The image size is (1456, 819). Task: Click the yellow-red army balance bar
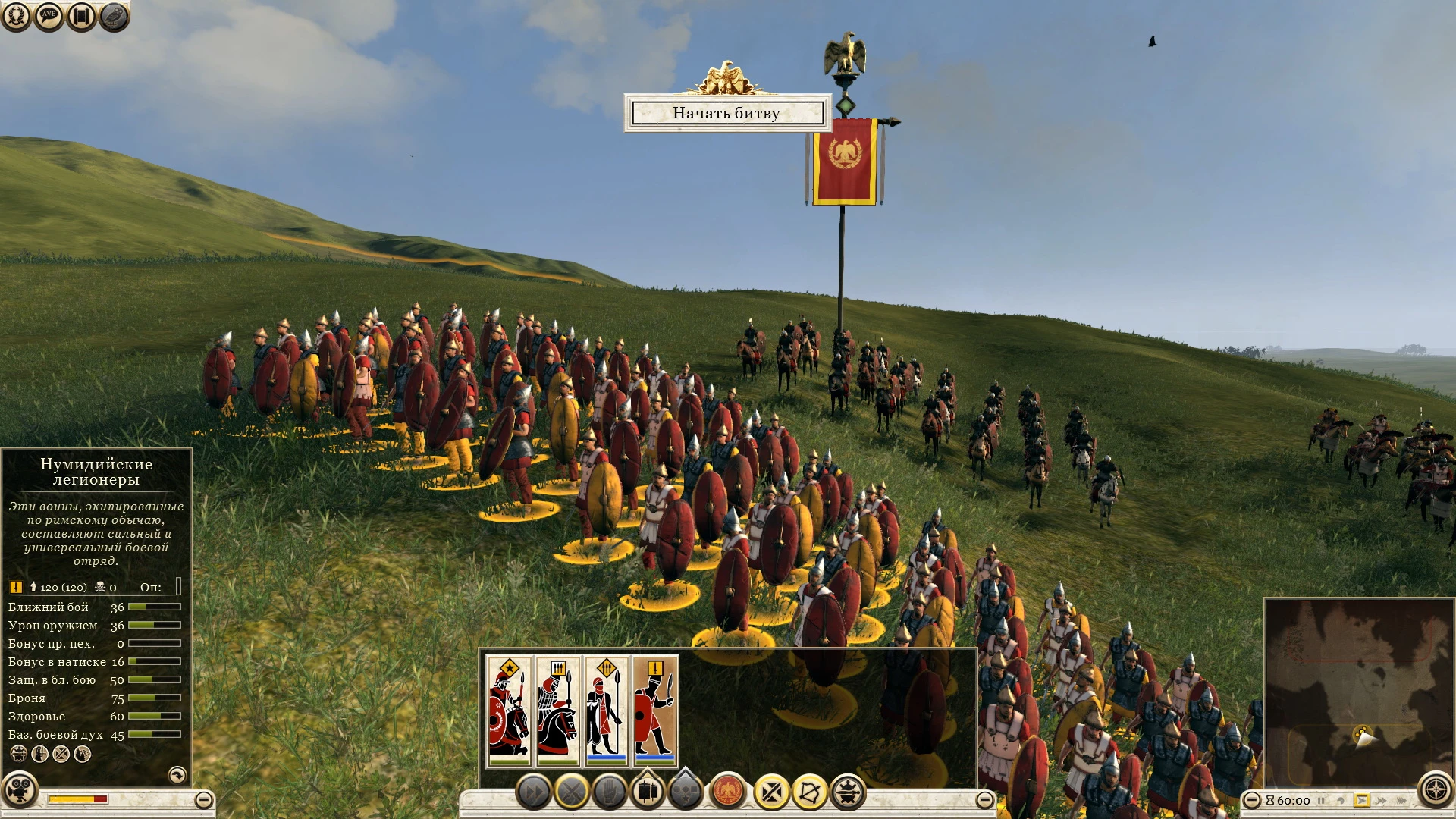(76, 798)
